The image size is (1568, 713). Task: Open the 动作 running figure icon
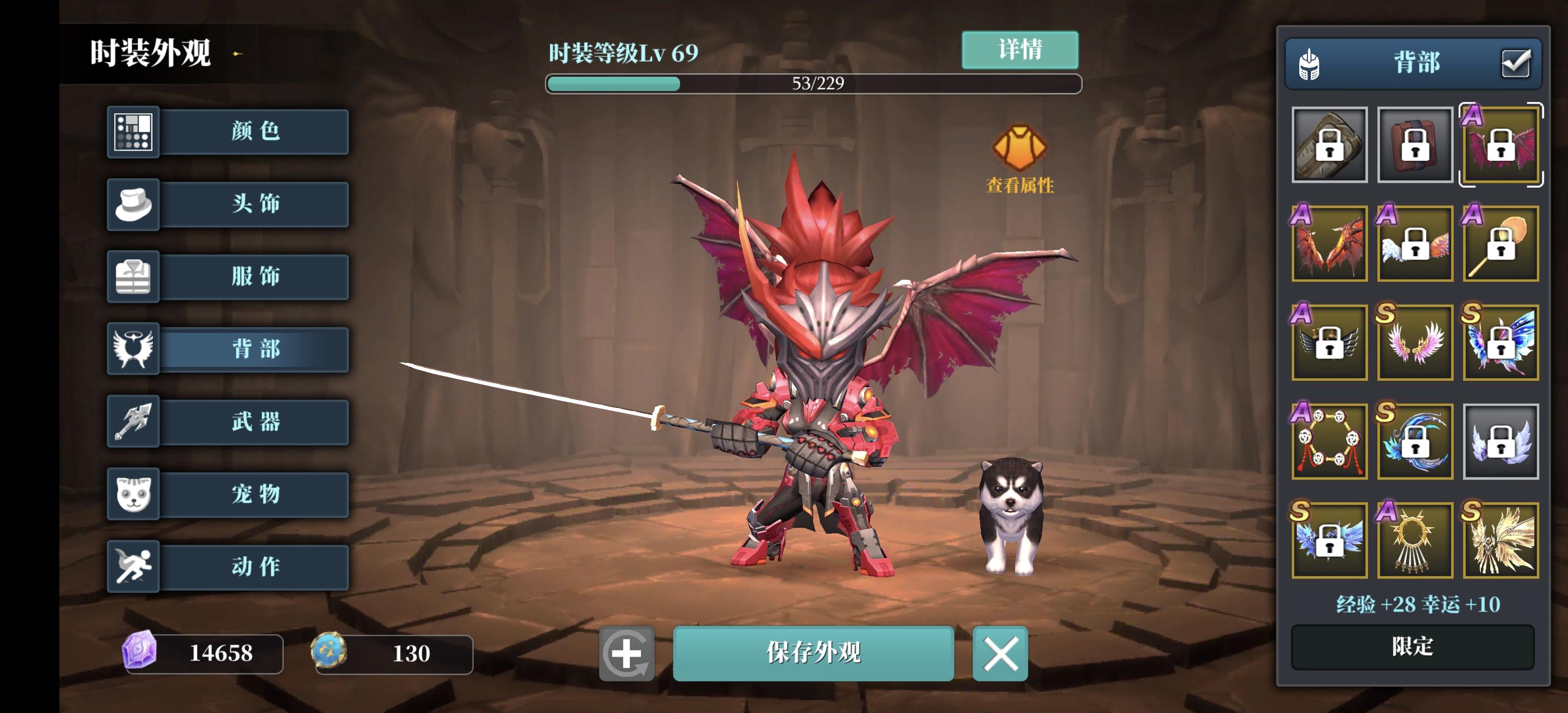[133, 566]
